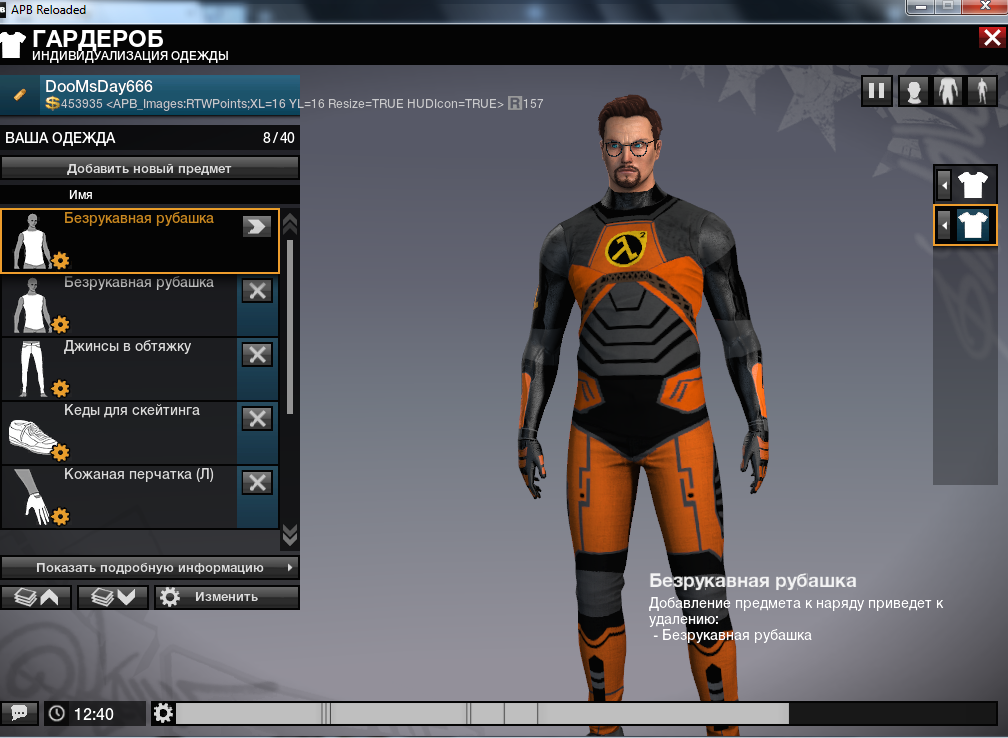Open "Изменить" to edit the selected item
This screenshot has width=1008, height=738.
tap(226, 597)
